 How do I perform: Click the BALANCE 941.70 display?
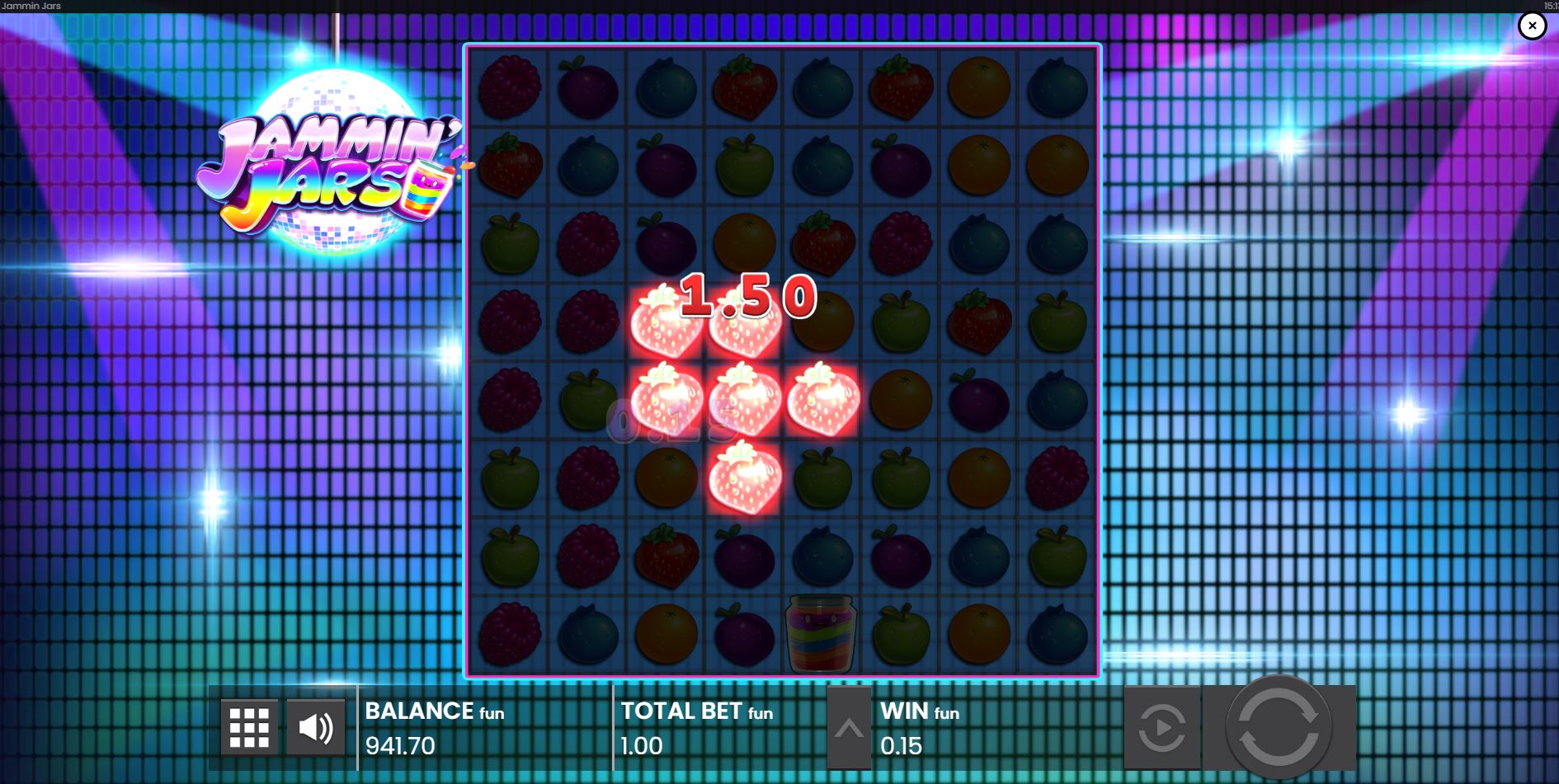429,730
